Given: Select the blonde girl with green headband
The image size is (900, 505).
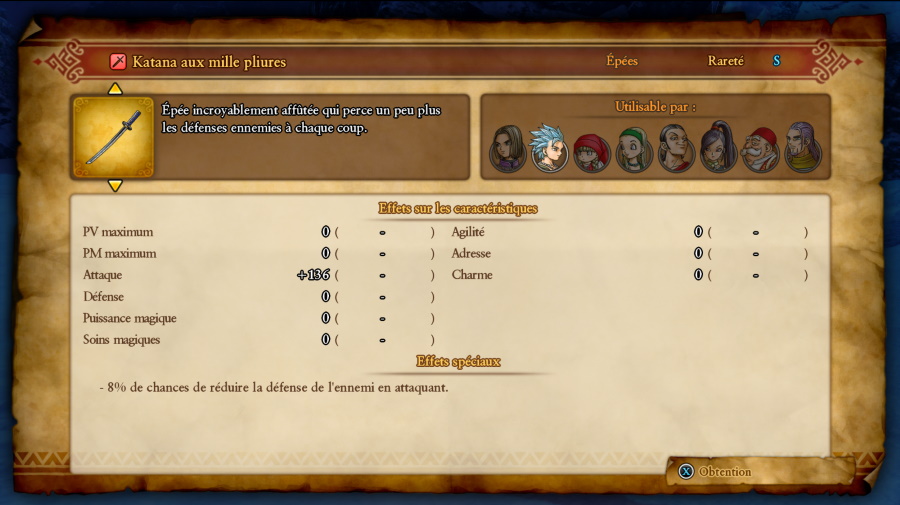Looking at the screenshot, I should pyautogui.click(x=633, y=150).
